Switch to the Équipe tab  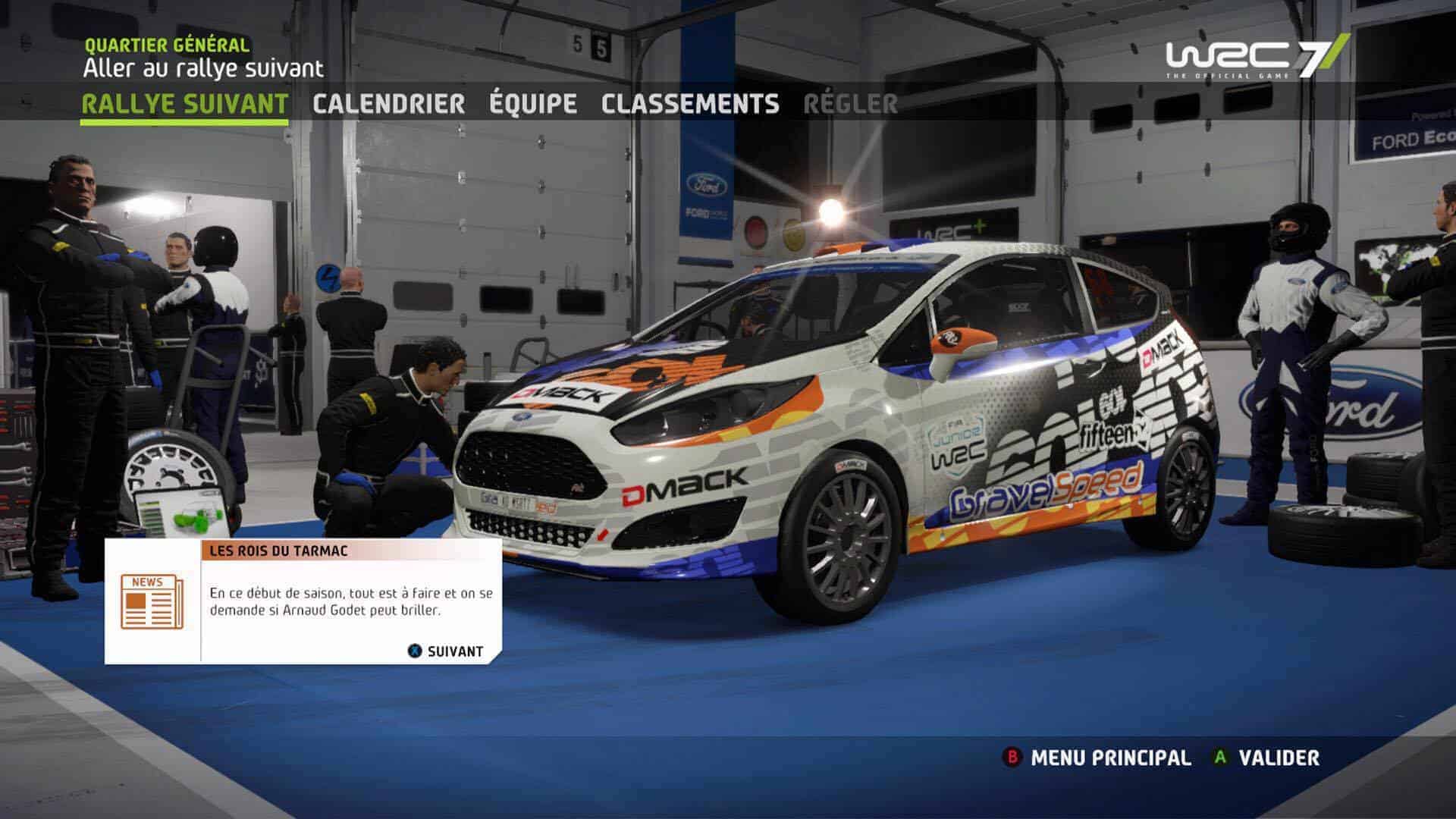(532, 104)
